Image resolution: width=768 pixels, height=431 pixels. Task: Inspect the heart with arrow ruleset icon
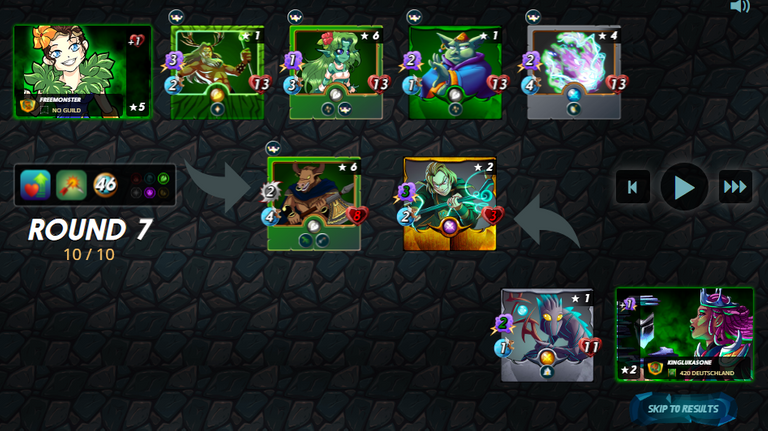coord(35,185)
